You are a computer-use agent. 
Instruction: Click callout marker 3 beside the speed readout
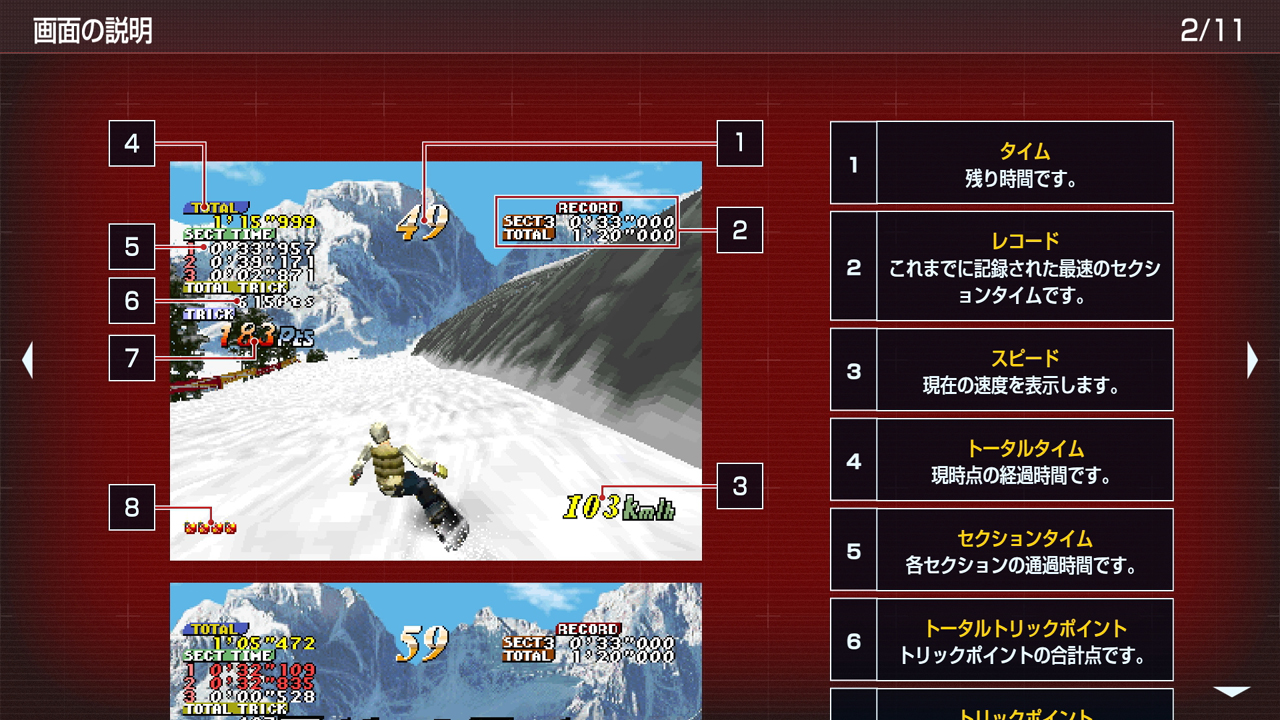pyautogui.click(x=739, y=487)
